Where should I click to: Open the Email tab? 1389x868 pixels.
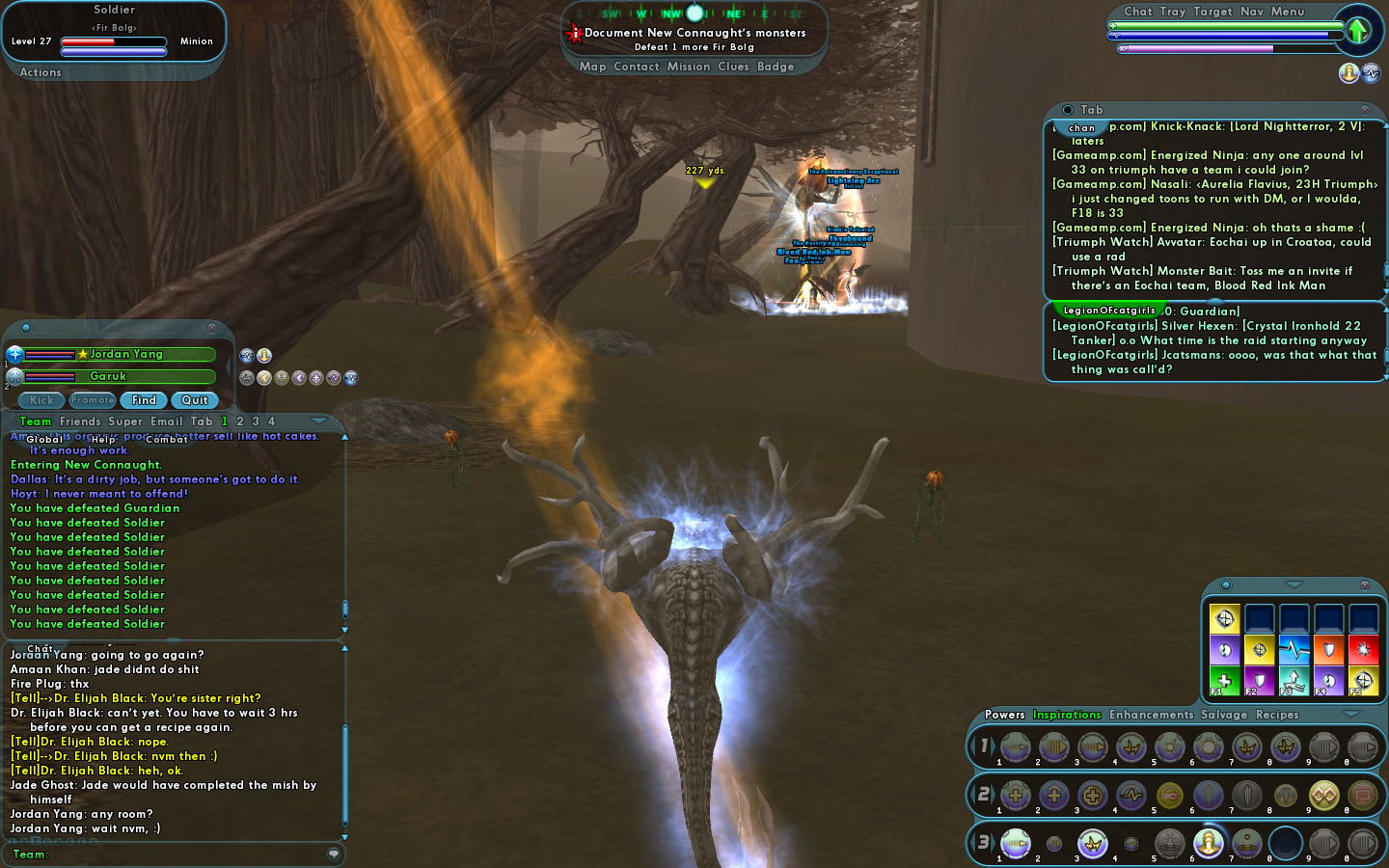click(166, 421)
